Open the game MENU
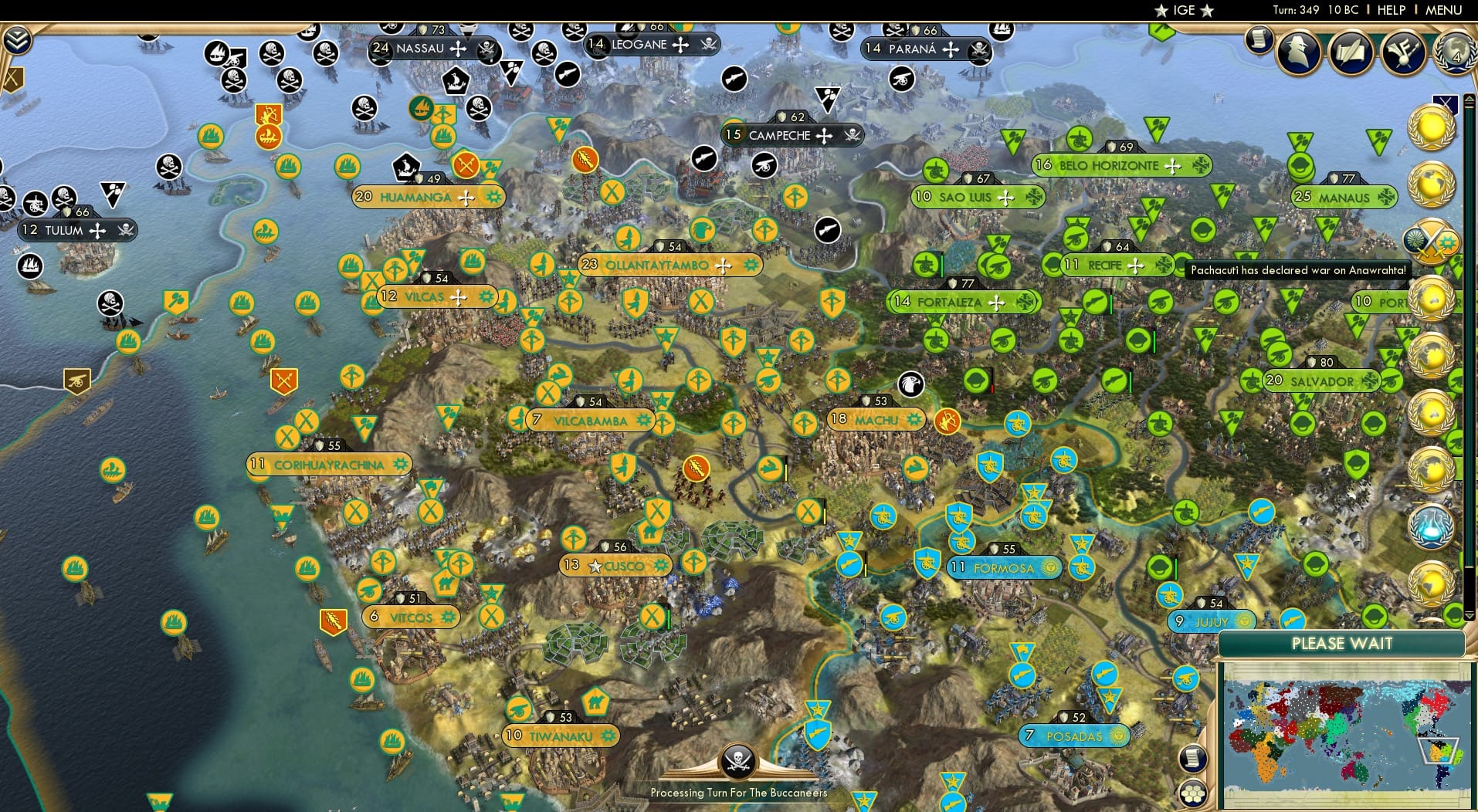Image resolution: width=1478 pixels, height=812 pixels. click(1442, 10)
